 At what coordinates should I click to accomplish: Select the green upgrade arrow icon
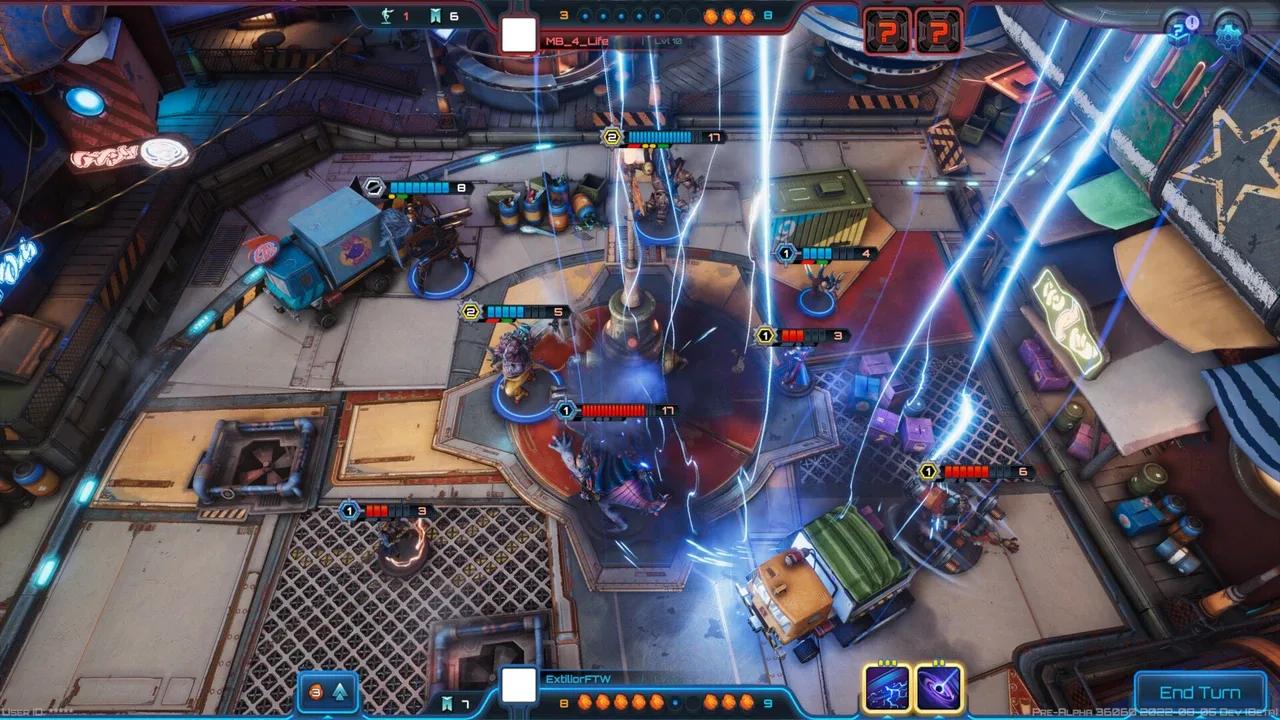point(340,690)
